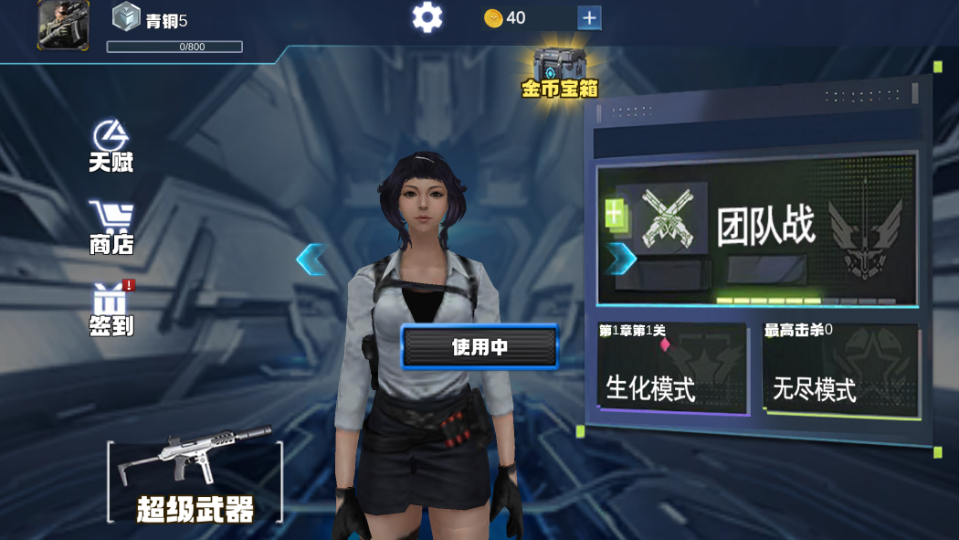Click the 使用中 character button

pyautogui.click(x=480, y=347)
